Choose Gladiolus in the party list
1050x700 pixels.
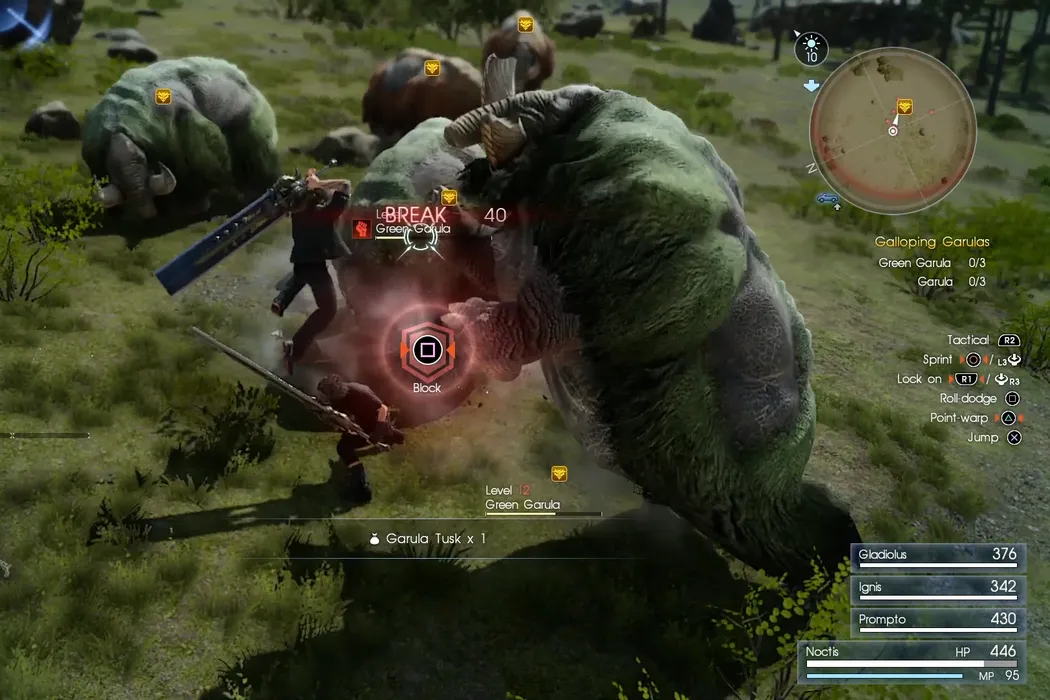click(938, 556)
